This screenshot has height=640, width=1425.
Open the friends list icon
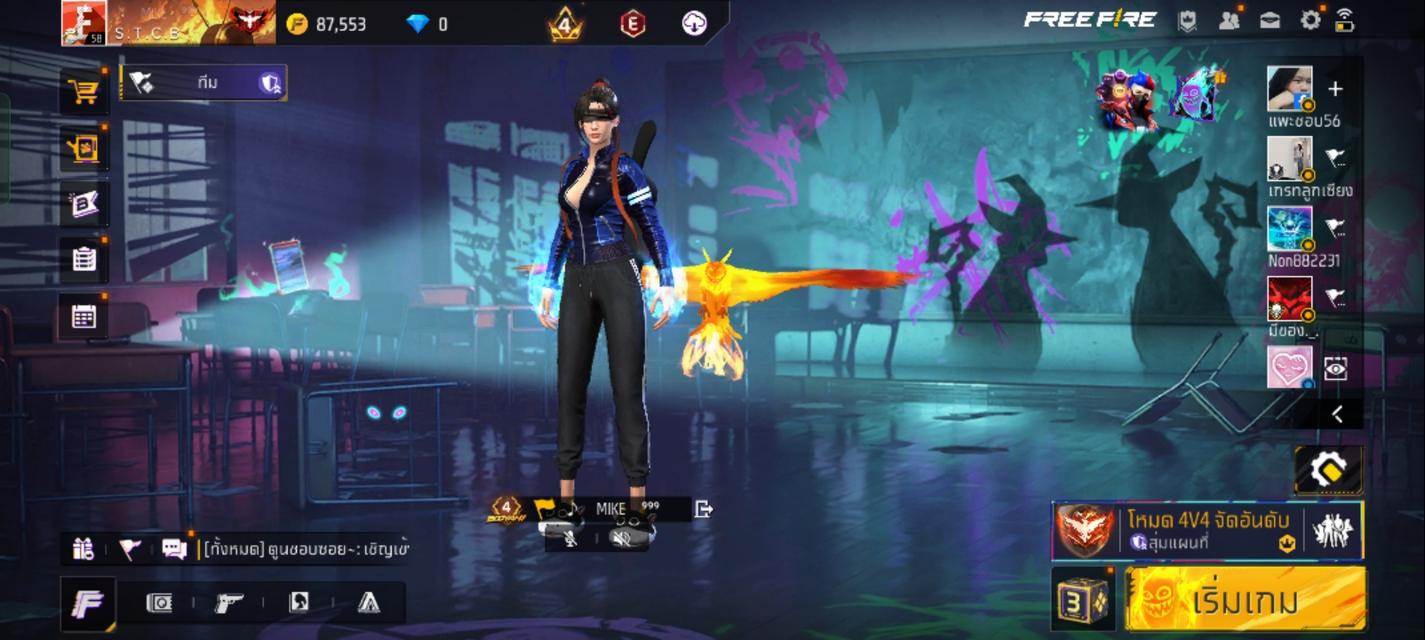(x=1229, y=20)
